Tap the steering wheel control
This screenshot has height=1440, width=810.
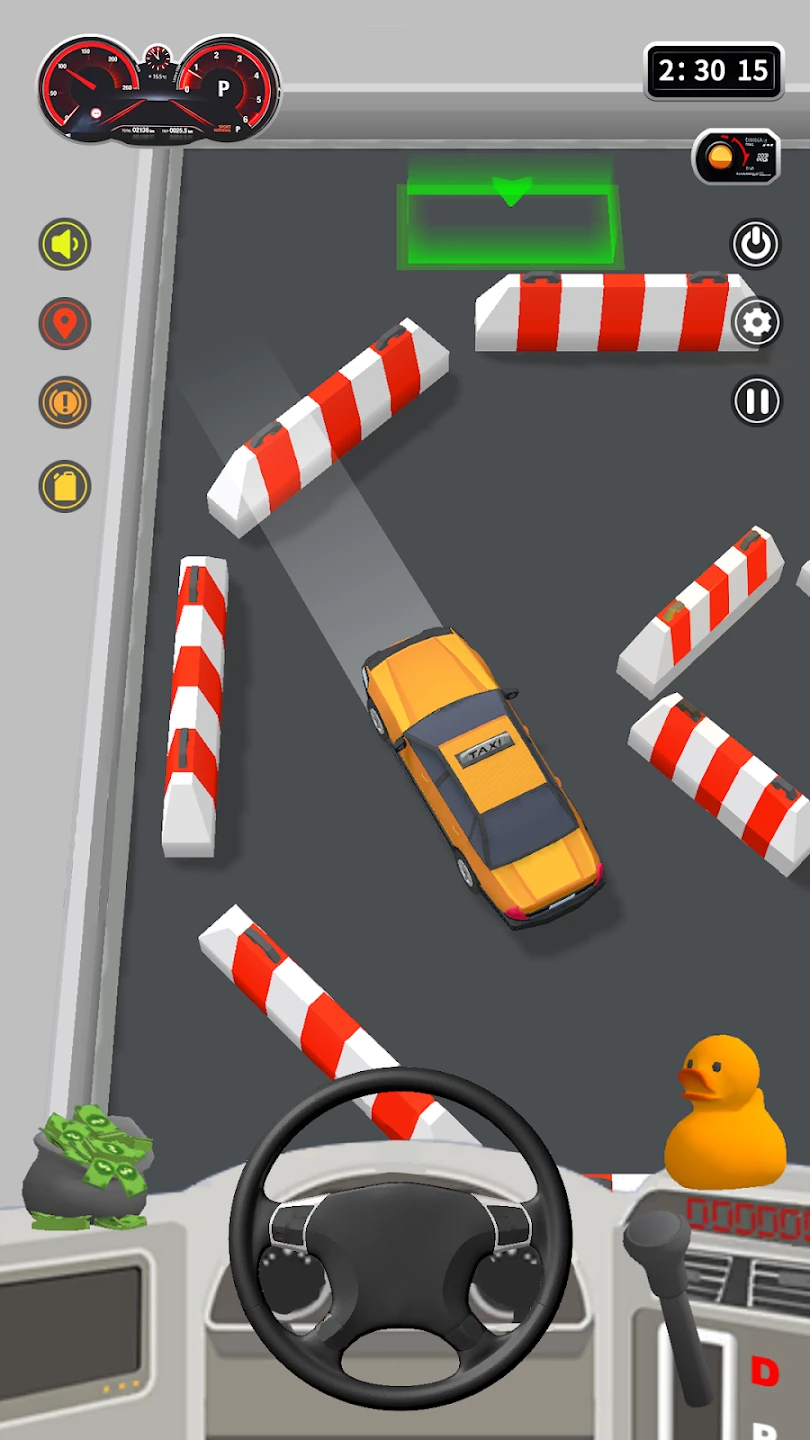coord(400,1240)
